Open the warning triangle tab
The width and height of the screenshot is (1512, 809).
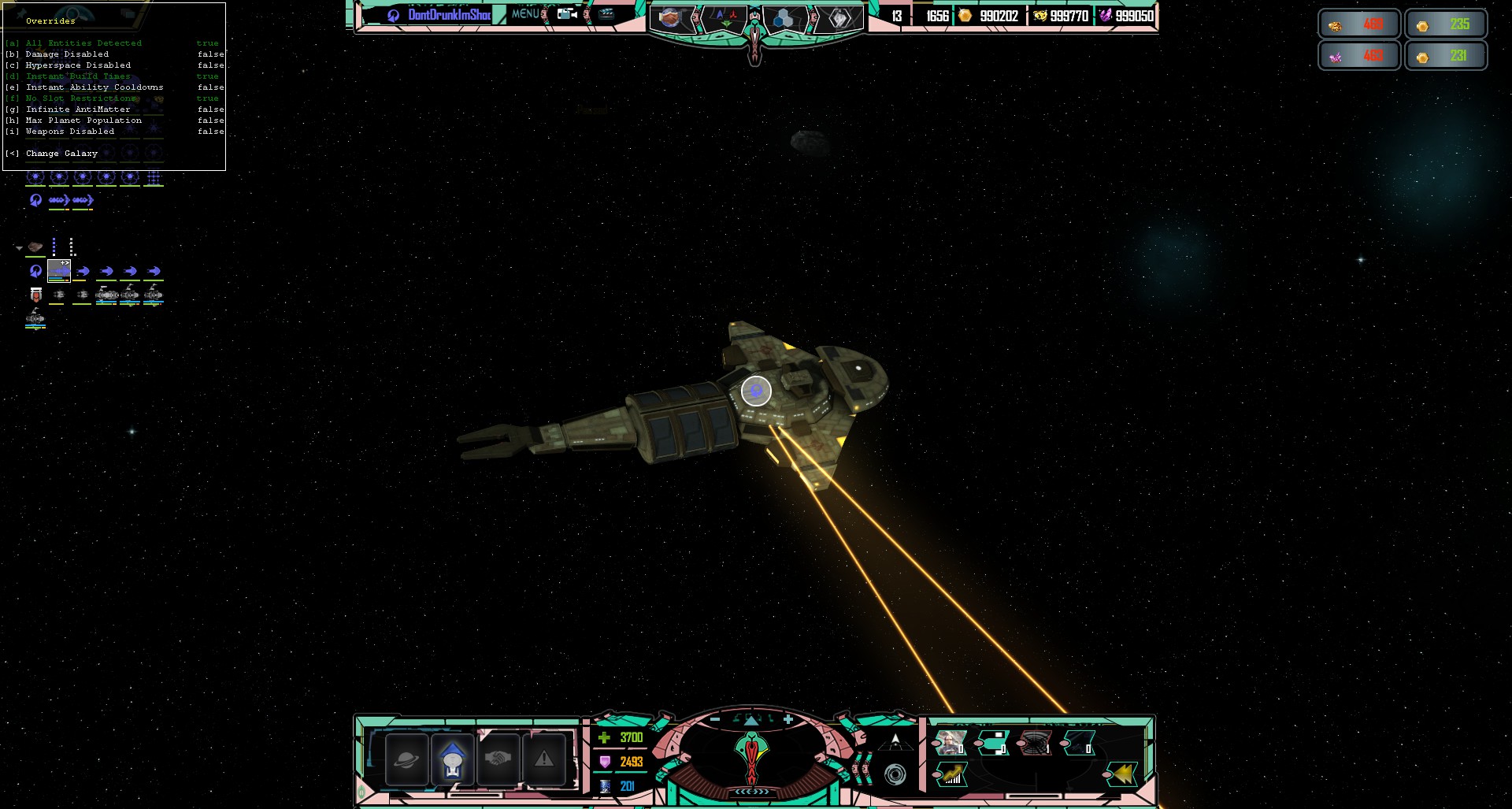coord(544,759)
